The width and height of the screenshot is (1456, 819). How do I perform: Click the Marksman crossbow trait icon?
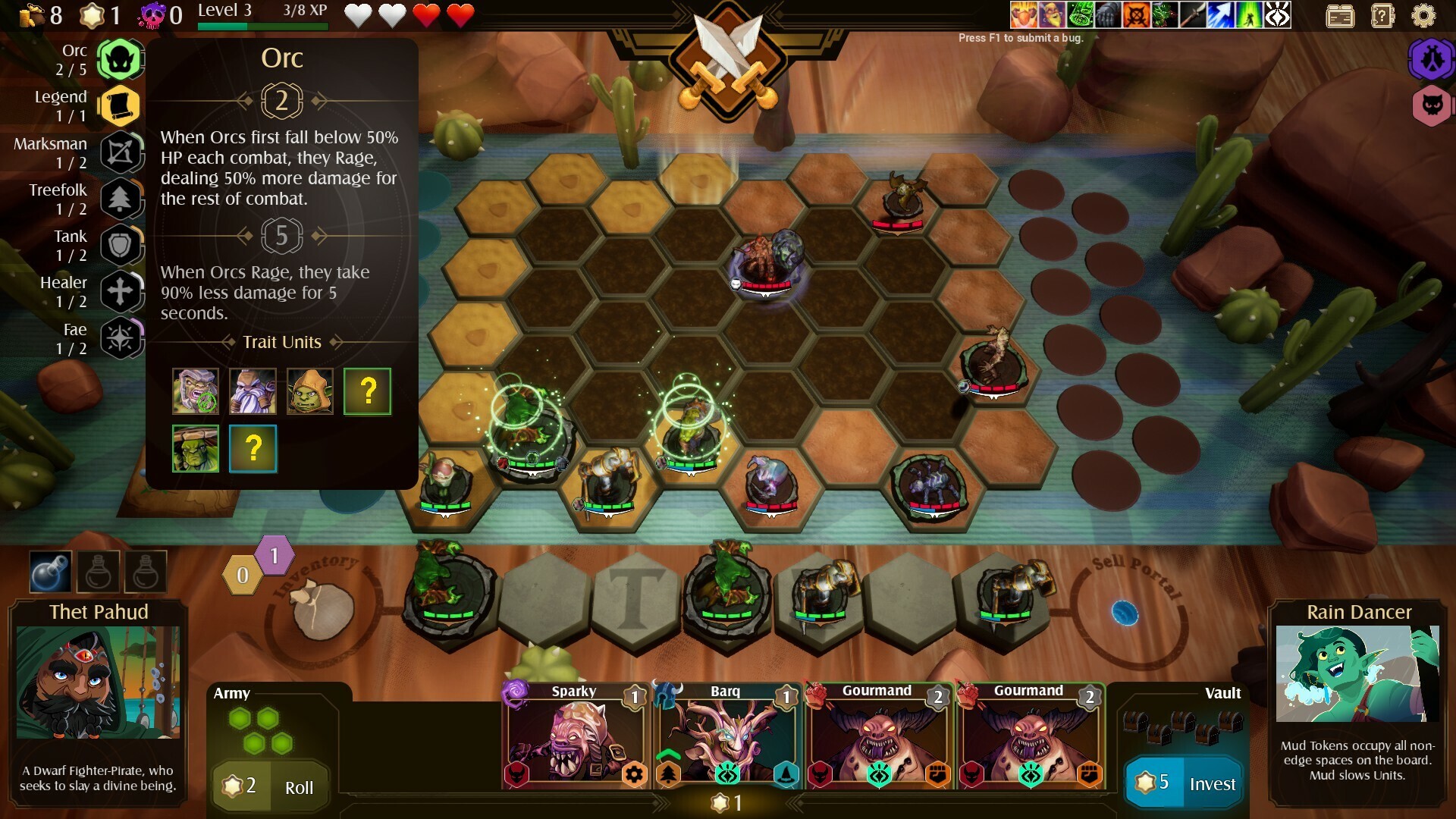point(120,152)
